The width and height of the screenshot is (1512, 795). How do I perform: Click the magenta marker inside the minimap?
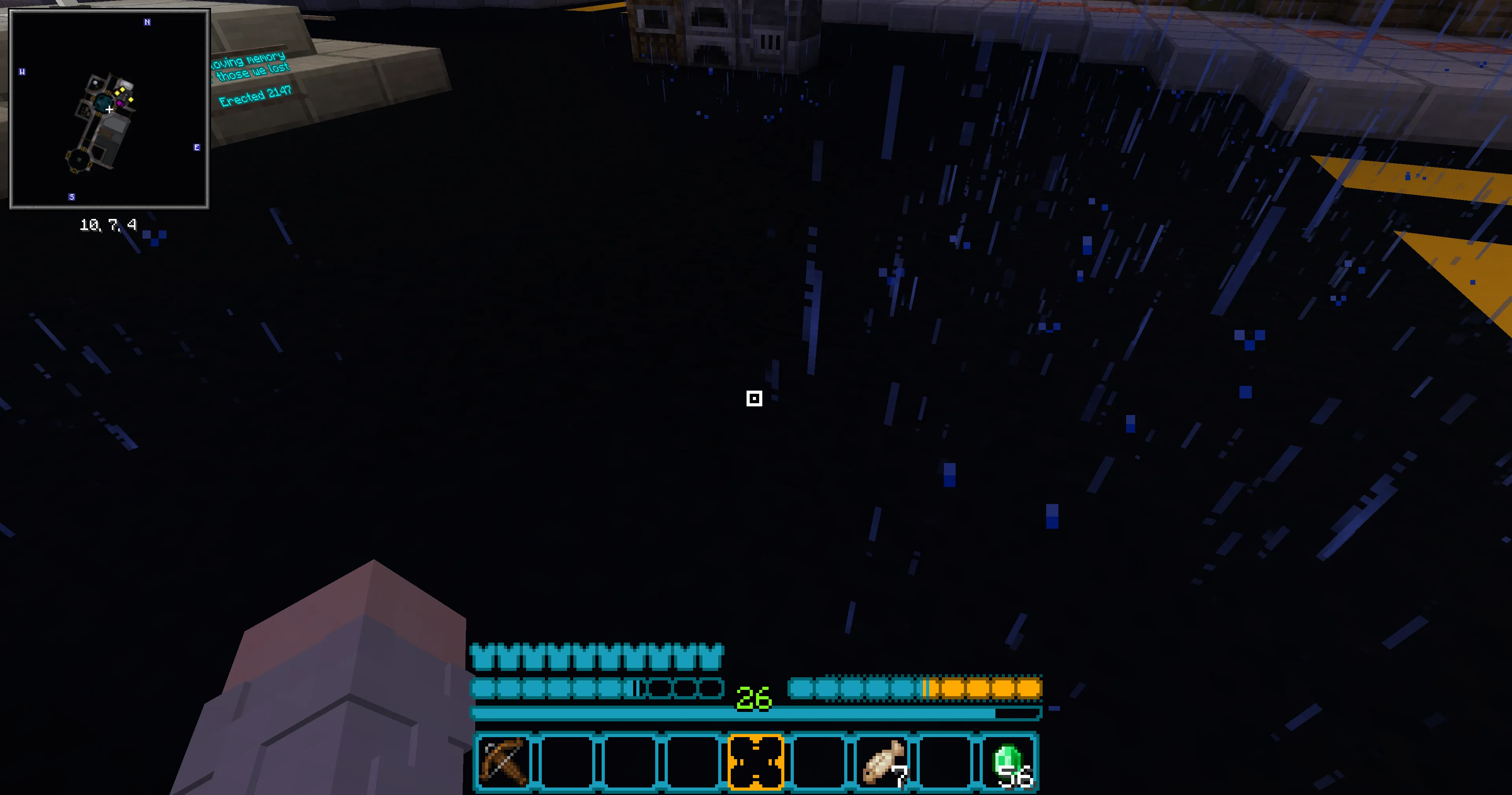[121, 104]
